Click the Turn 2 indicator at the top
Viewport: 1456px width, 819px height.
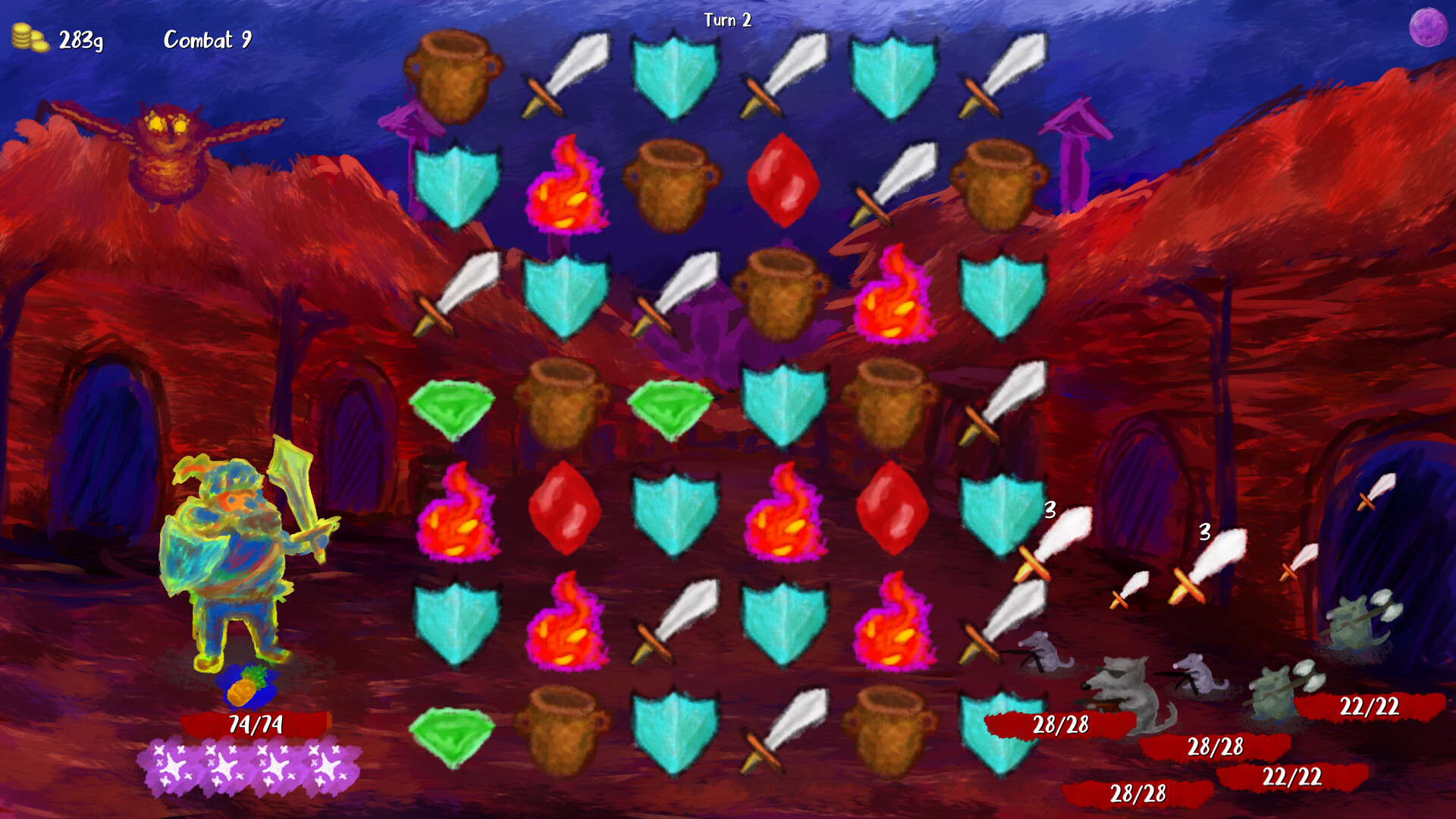click(x=730, y=21)
